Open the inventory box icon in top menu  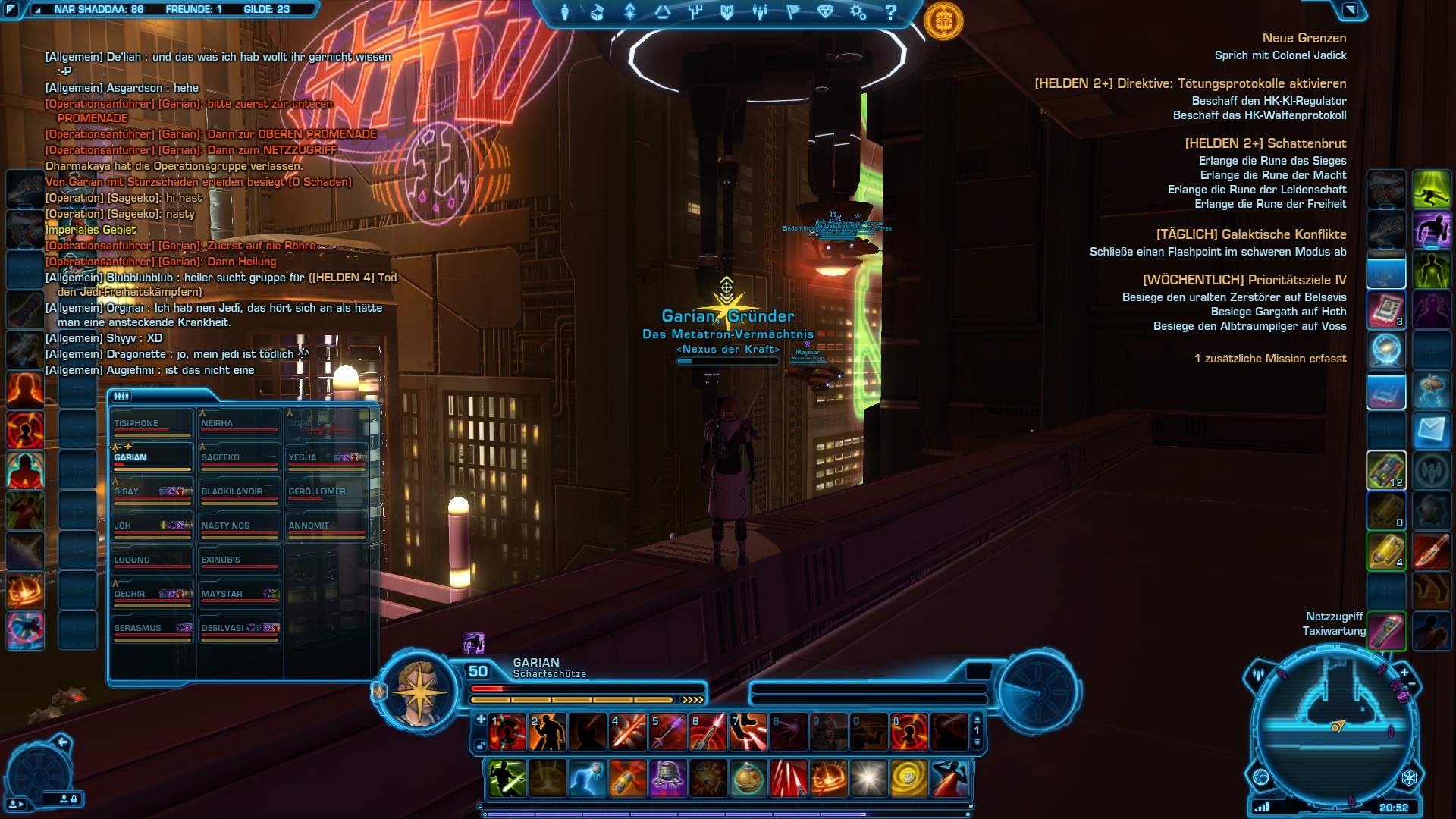tap(598, 12)
